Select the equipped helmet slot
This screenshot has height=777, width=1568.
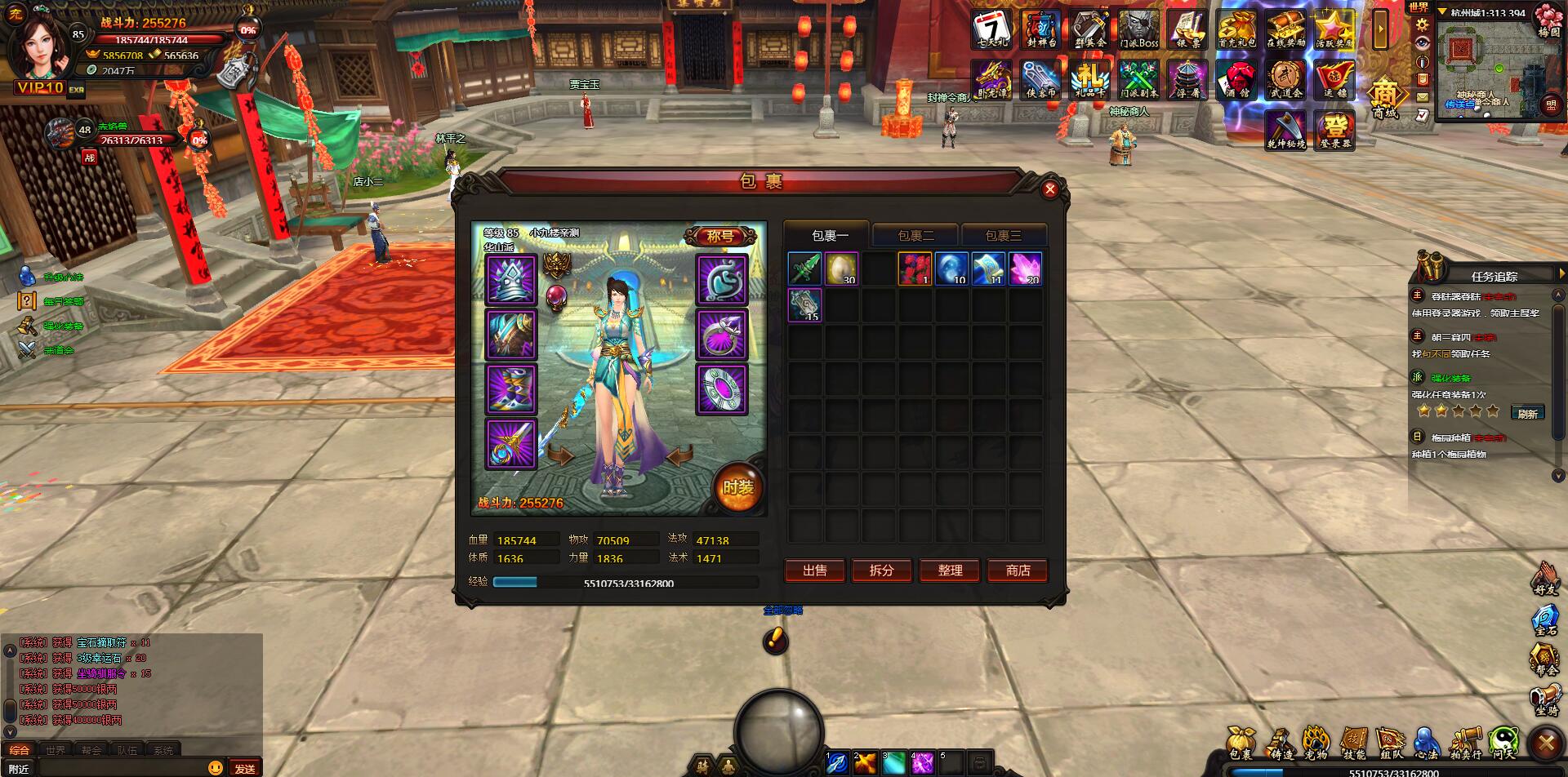click(511, 279)
